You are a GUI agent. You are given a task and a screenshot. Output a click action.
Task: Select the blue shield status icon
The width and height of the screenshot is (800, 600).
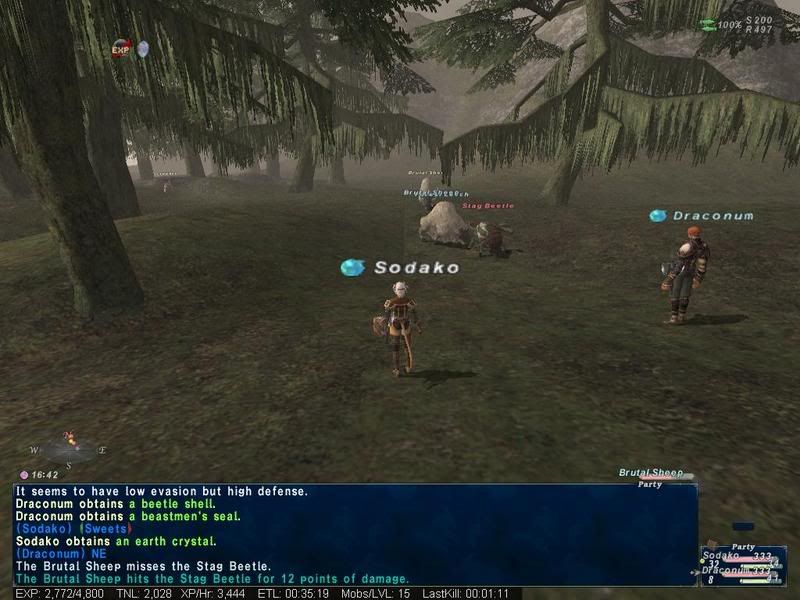[x=143, y=48]
